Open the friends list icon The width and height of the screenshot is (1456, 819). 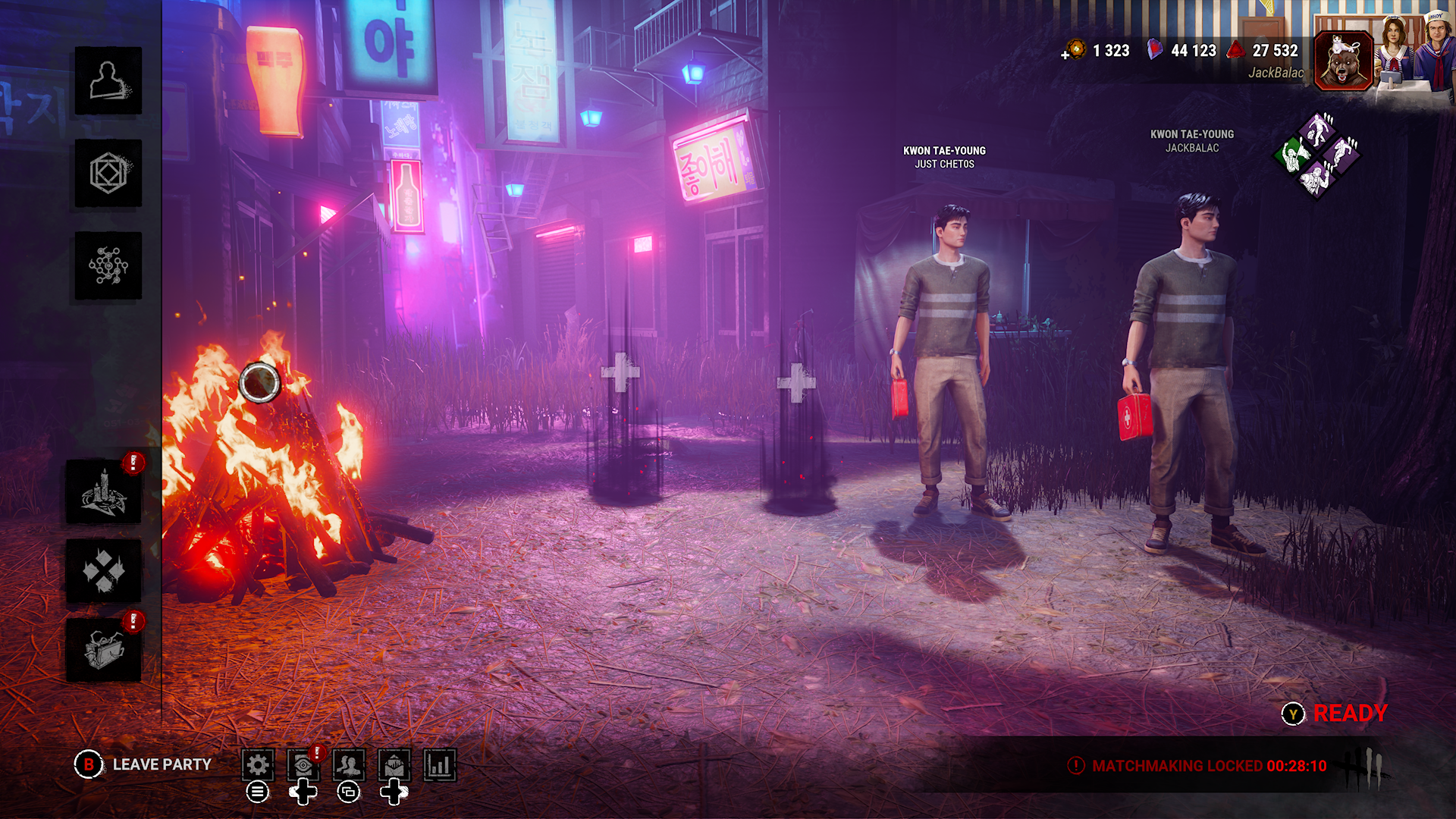coord(349,765)
